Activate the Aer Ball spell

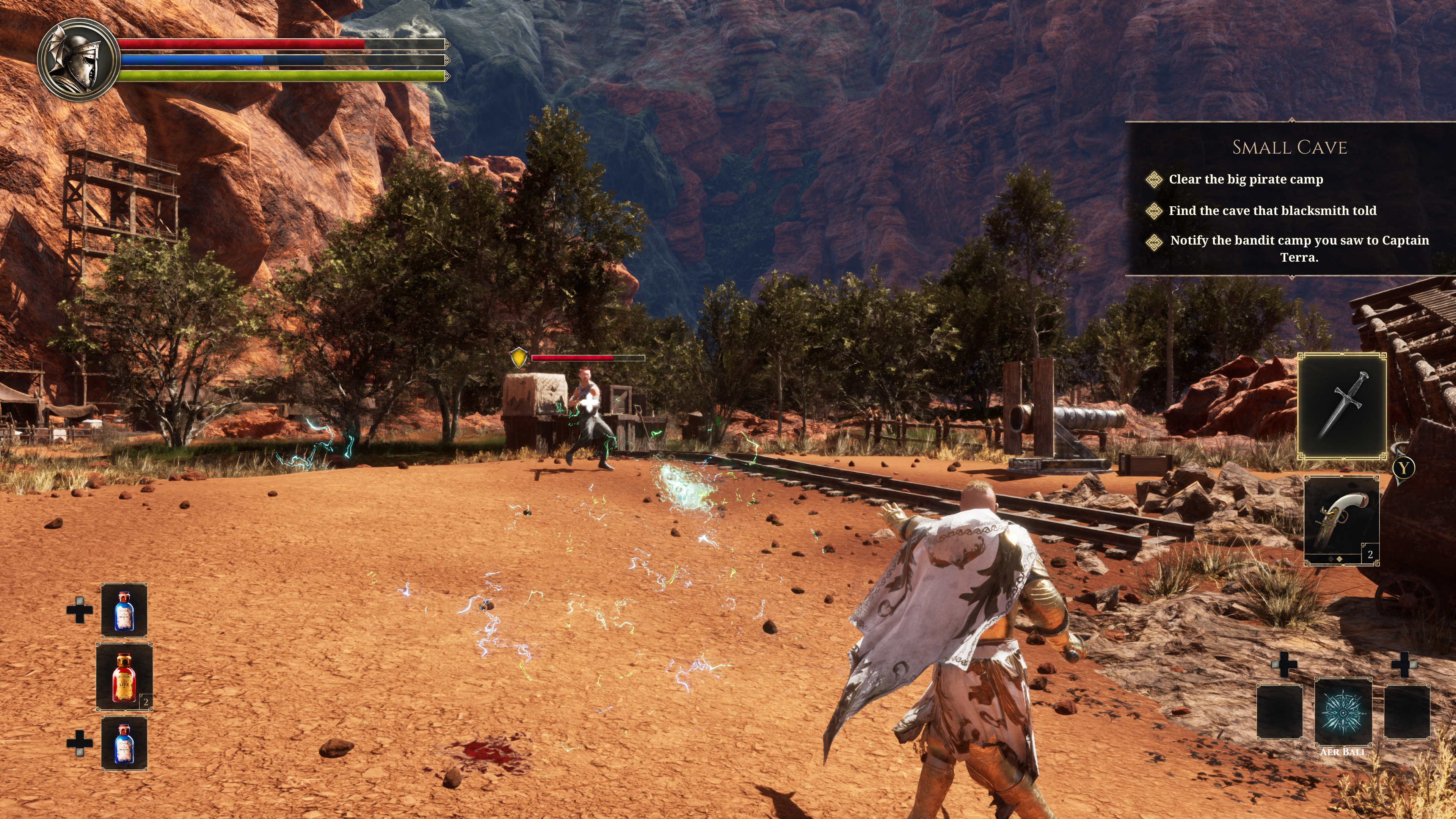pyautogui.click(x=1343, y=712)
